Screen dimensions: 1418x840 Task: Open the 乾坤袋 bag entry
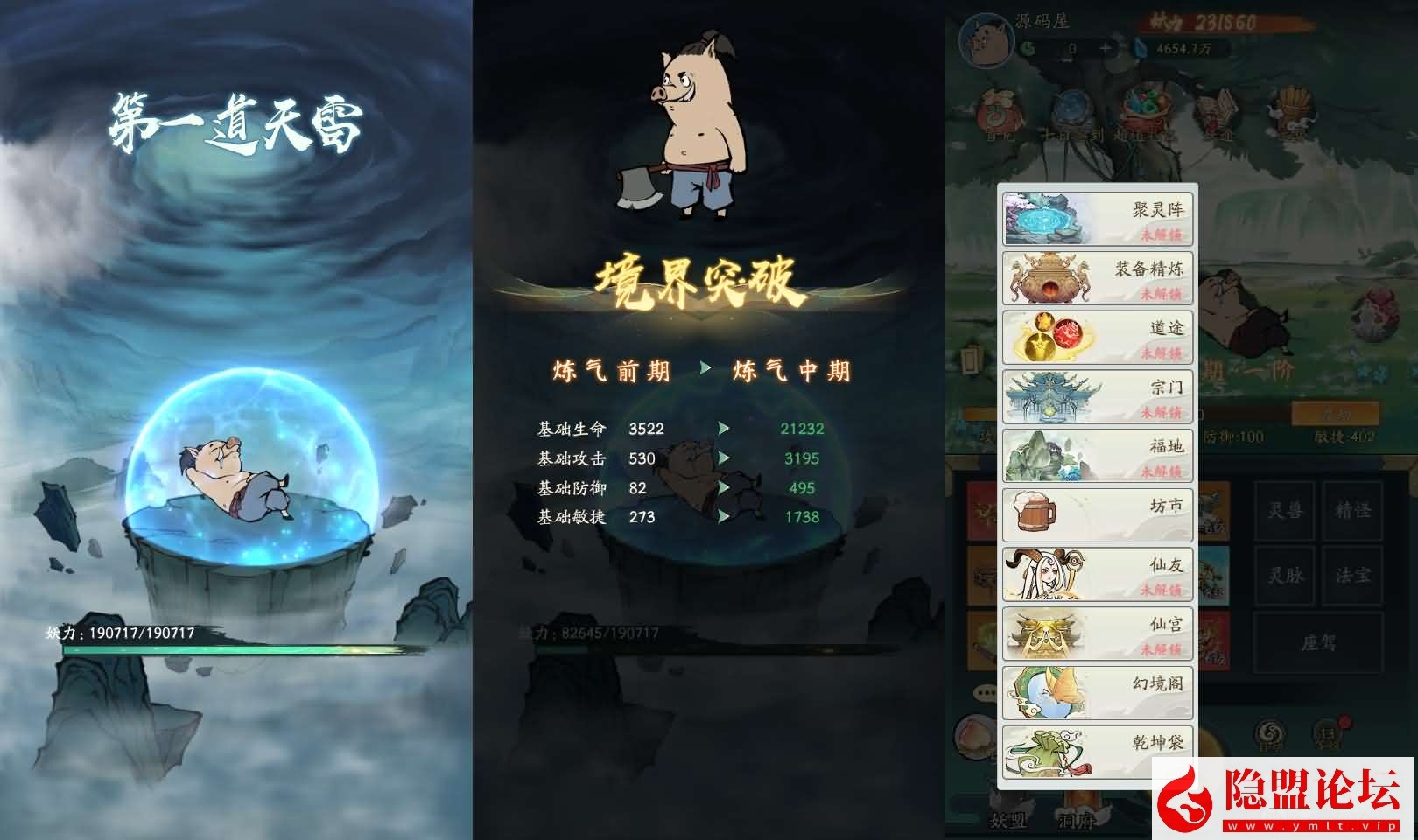pyautogui.click(x=1097, y=751)
